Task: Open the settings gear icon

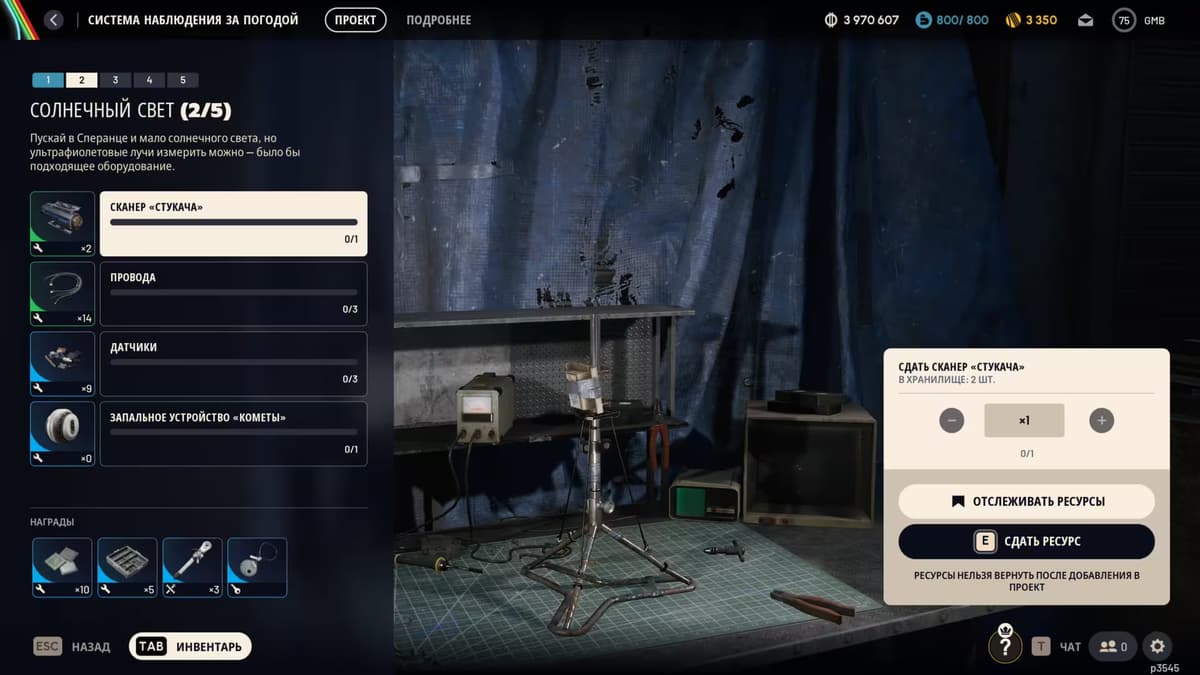Action: pos(1157,647)
